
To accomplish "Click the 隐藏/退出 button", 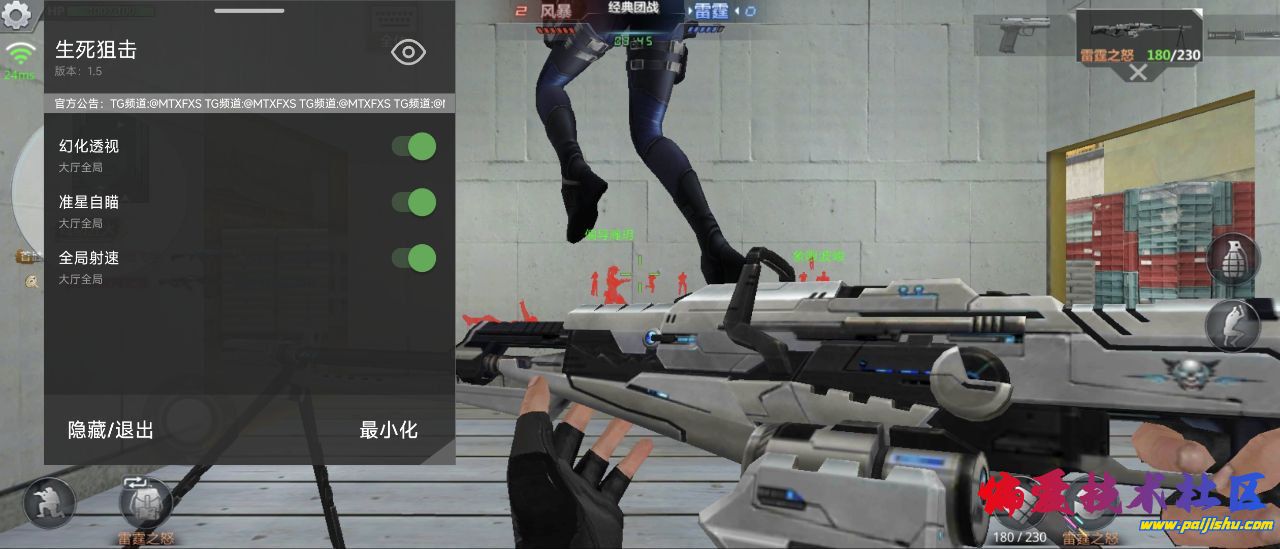I will (x=111, y=430).
